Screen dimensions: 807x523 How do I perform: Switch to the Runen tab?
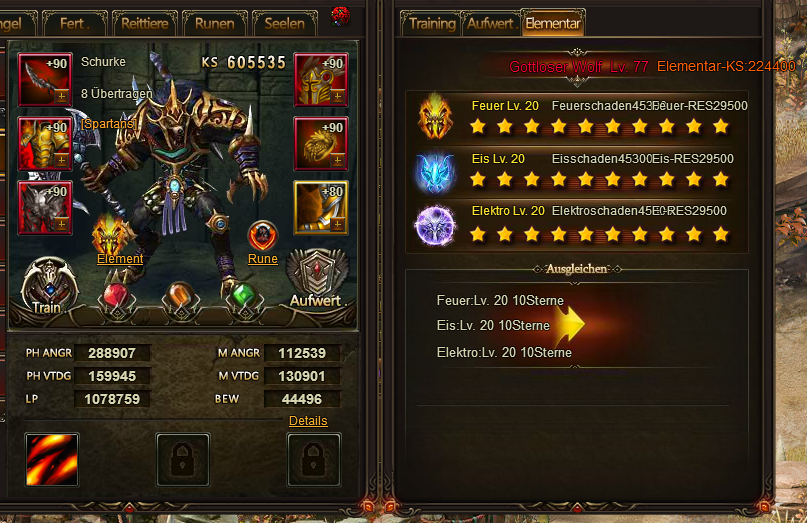[214, 23]
